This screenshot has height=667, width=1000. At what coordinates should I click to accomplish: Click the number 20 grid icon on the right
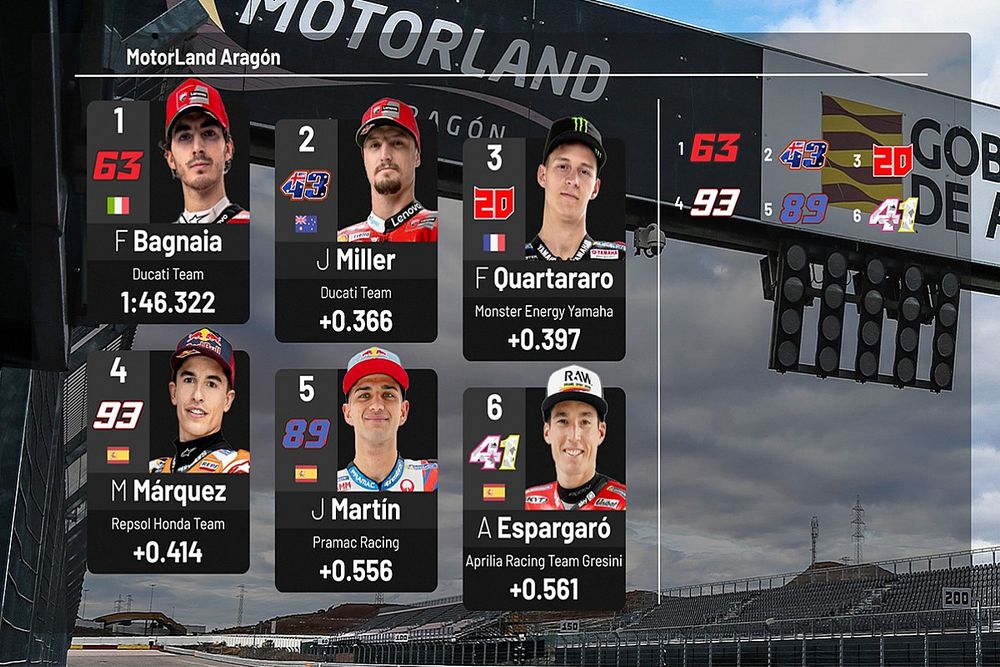[892, 160]
